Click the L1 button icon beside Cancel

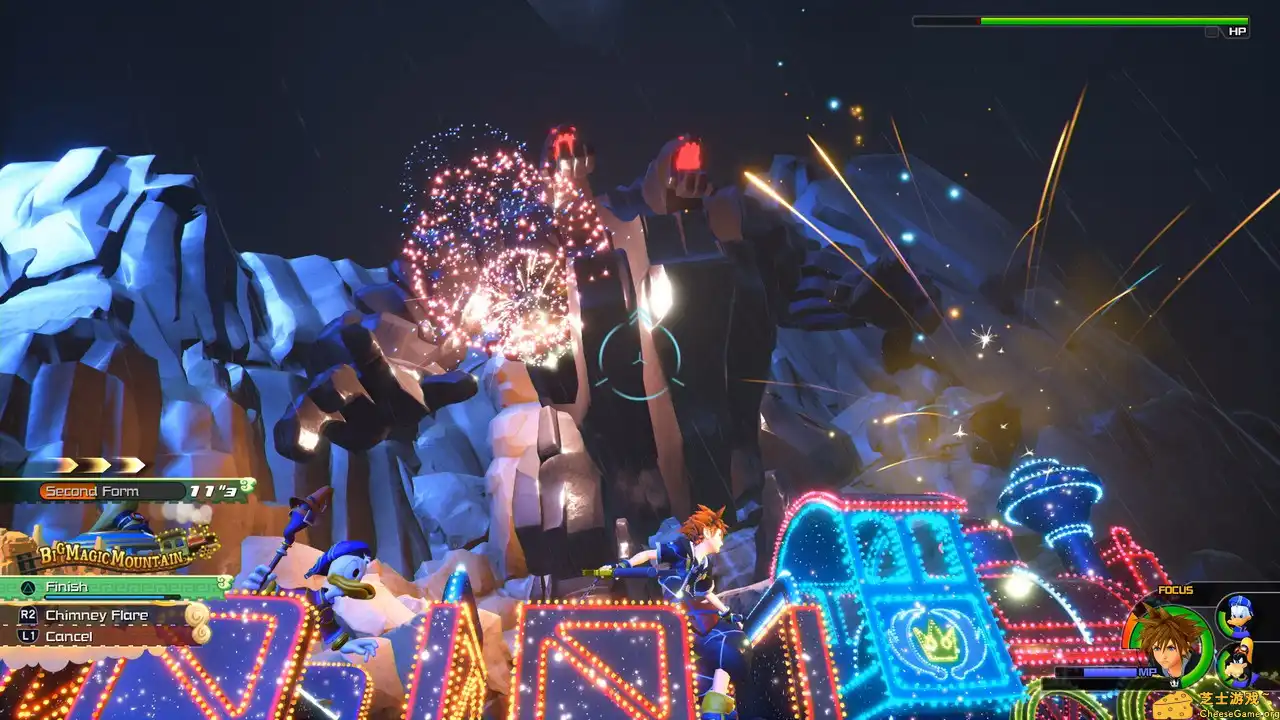tap(28, 636)
